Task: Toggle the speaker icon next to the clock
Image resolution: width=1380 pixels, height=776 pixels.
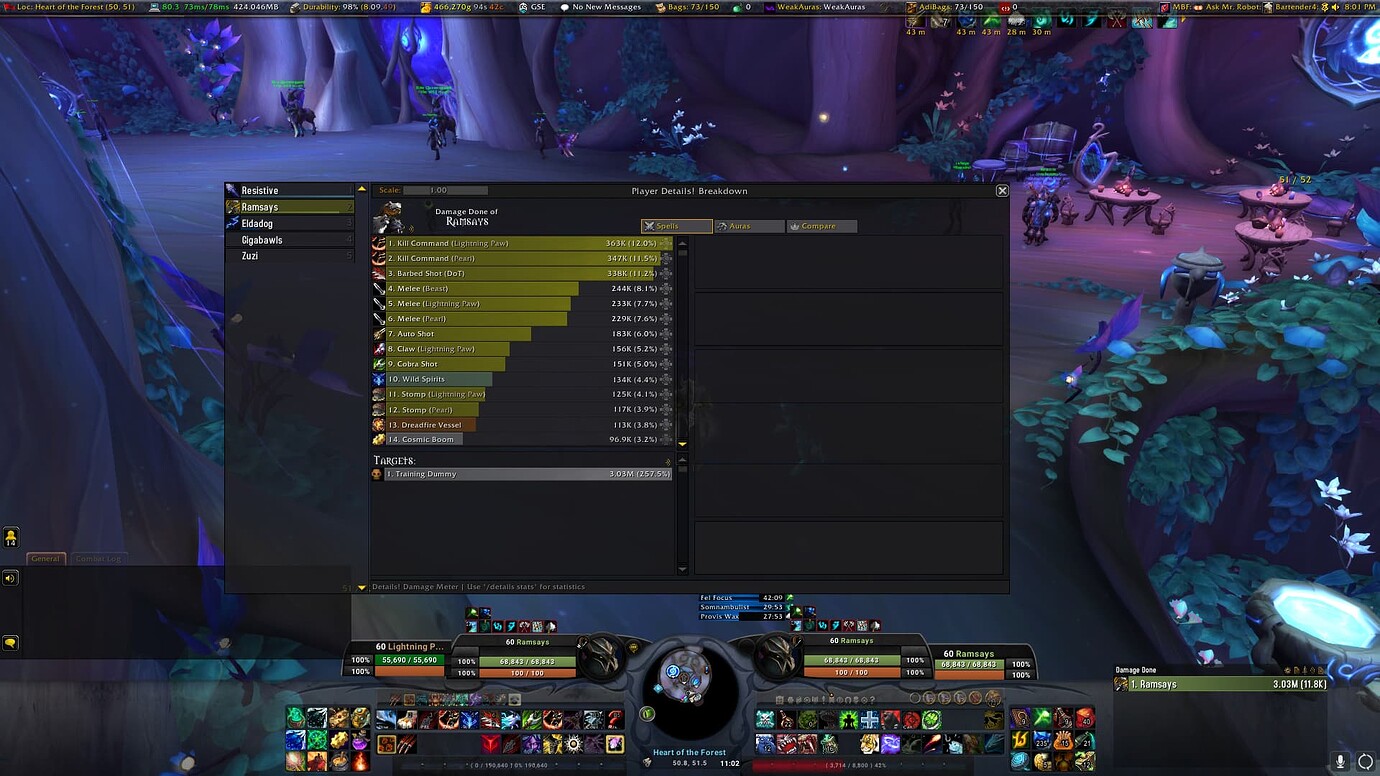Action: [x=1334, y=8]
